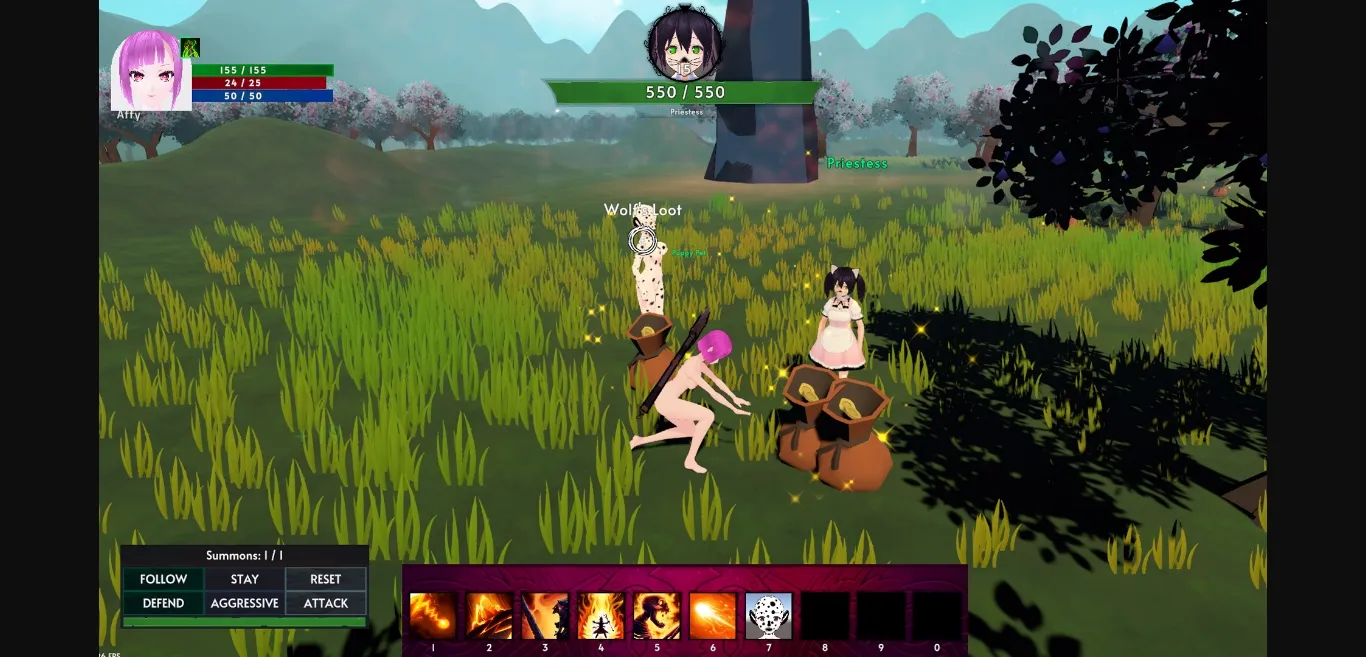Image resolution: width=1366 pixels, height=657 pixels.
Task: Trigger the fire pillar mage ability, slot 4
Action: point(601,616)
